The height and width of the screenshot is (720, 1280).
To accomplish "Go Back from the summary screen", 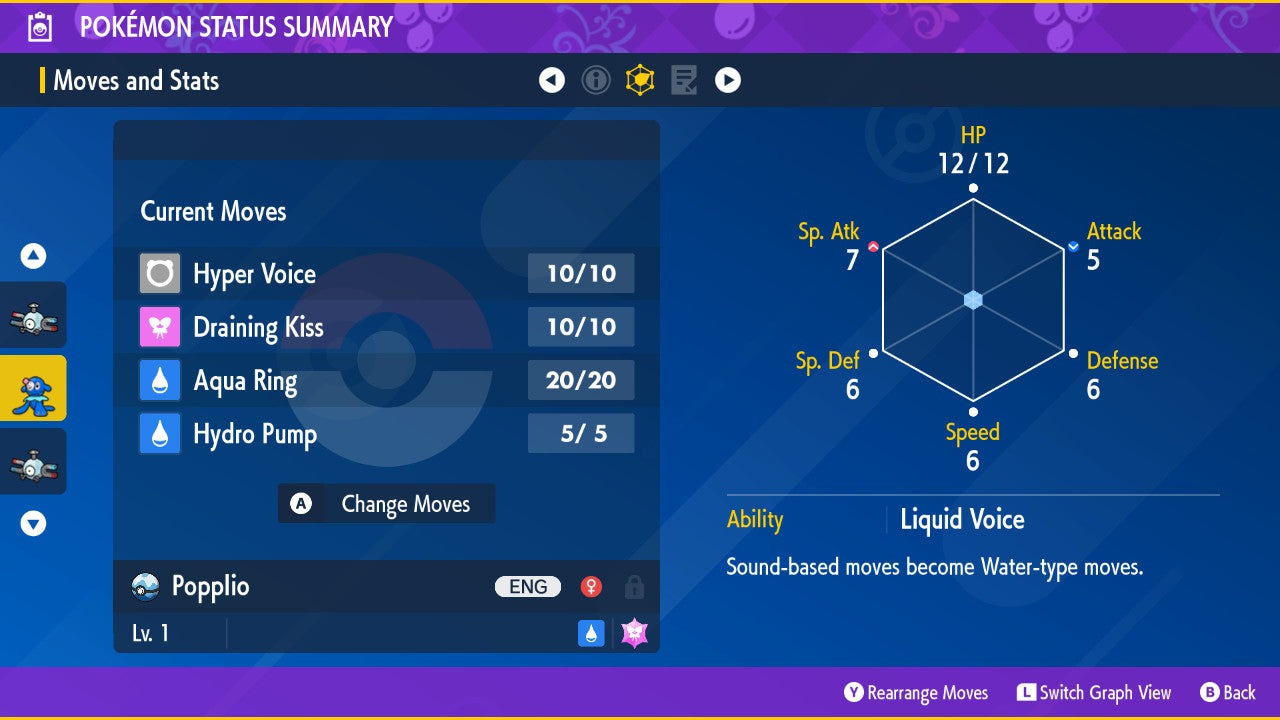I will pyautogui.click(x=1227, y=693).
